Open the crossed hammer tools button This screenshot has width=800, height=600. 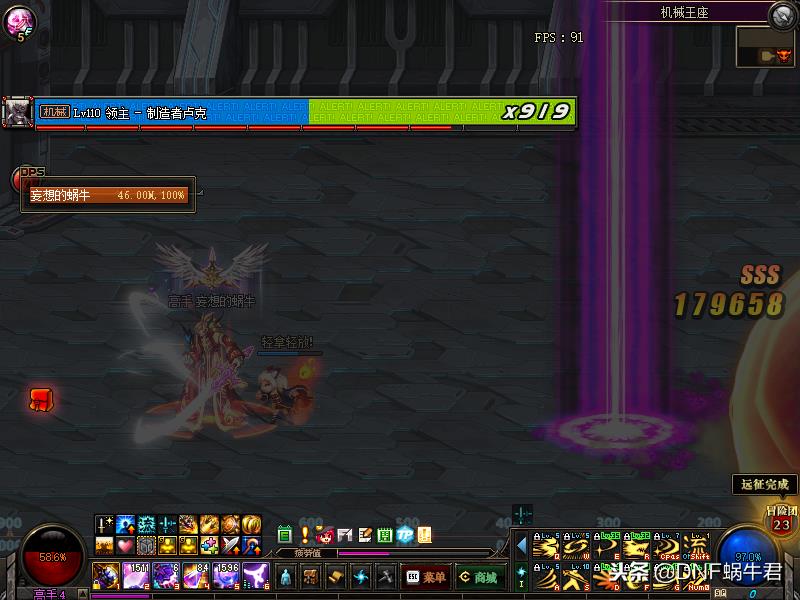385,577
